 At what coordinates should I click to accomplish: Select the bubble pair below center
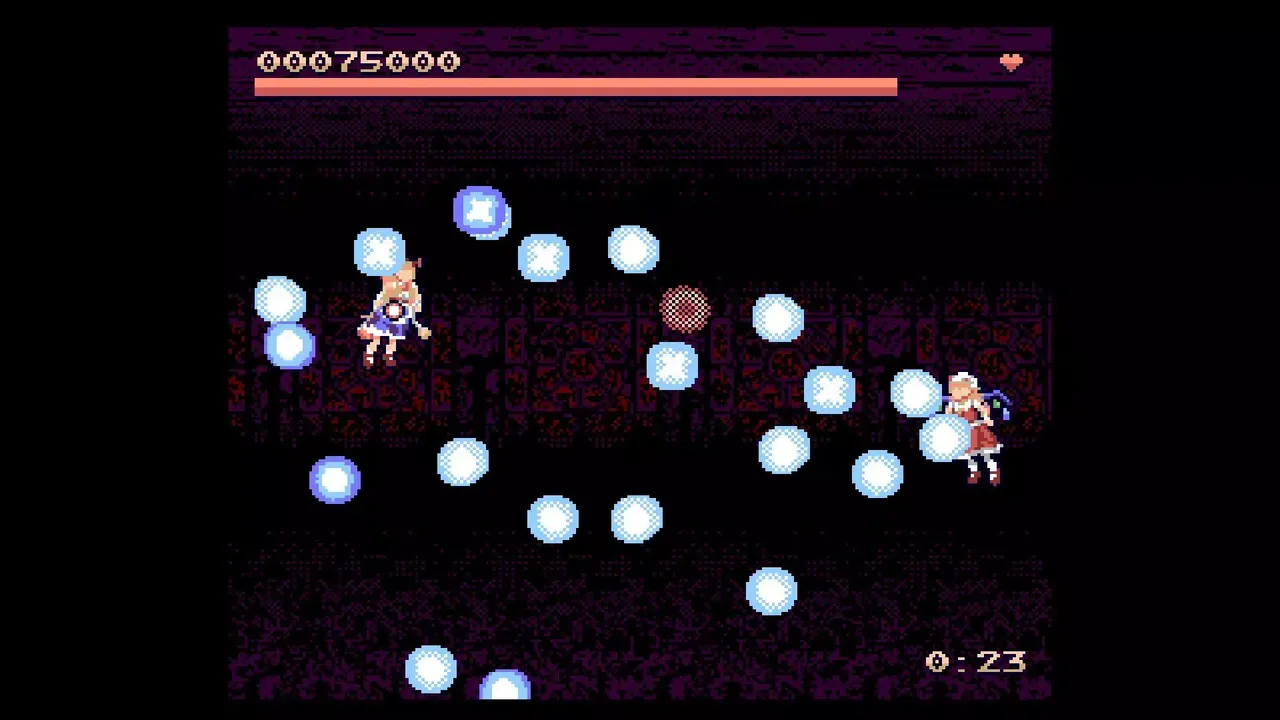pyautogui.click(x=595, y=520)
